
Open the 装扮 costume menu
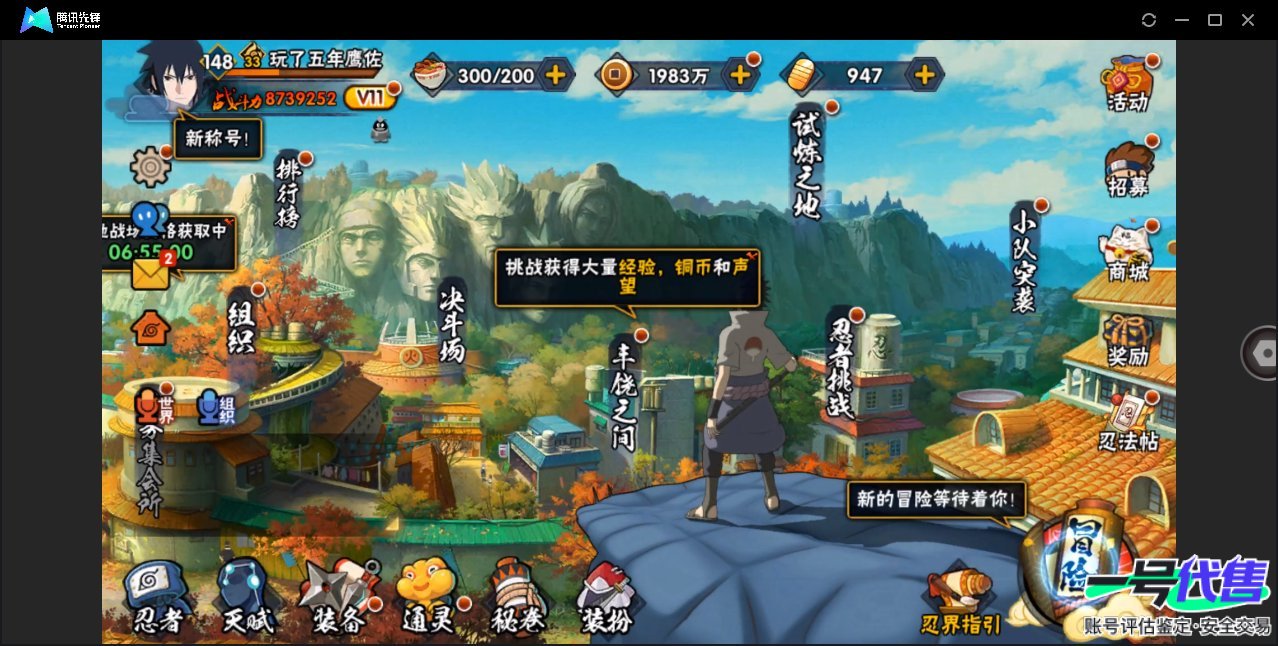tap(607, 598)
